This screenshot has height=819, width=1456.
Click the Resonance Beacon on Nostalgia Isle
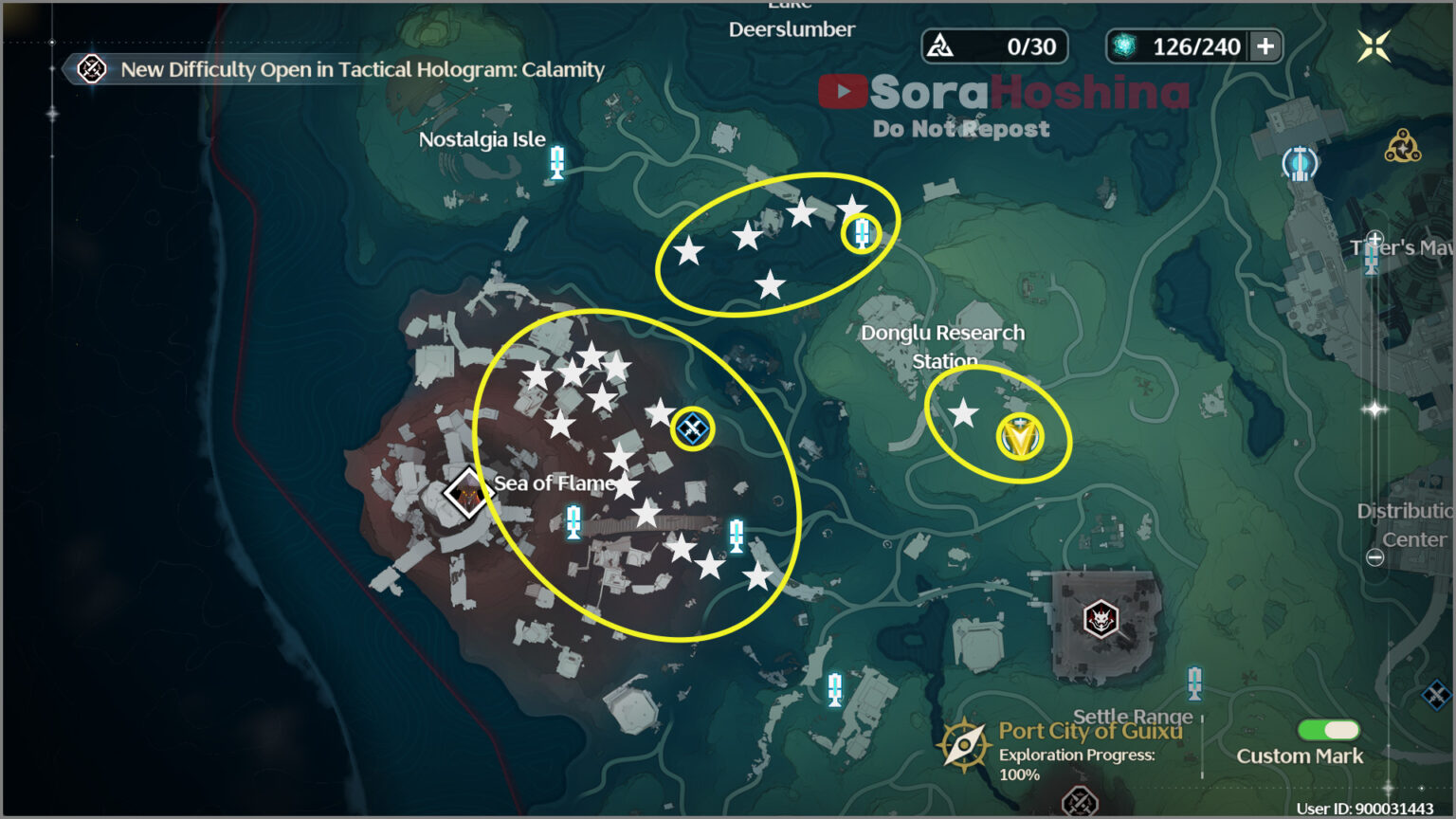pos(556,163)
